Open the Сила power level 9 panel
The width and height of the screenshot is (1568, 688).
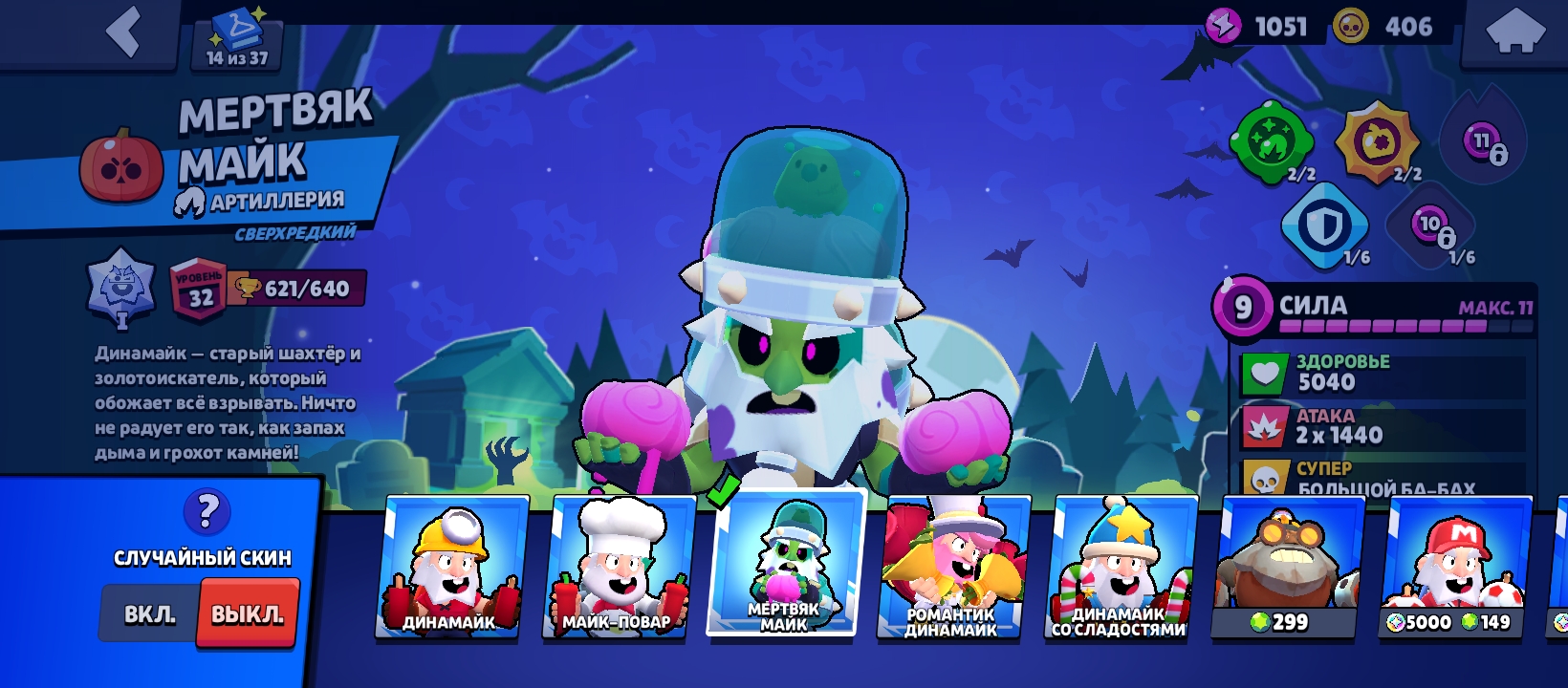1377,310
